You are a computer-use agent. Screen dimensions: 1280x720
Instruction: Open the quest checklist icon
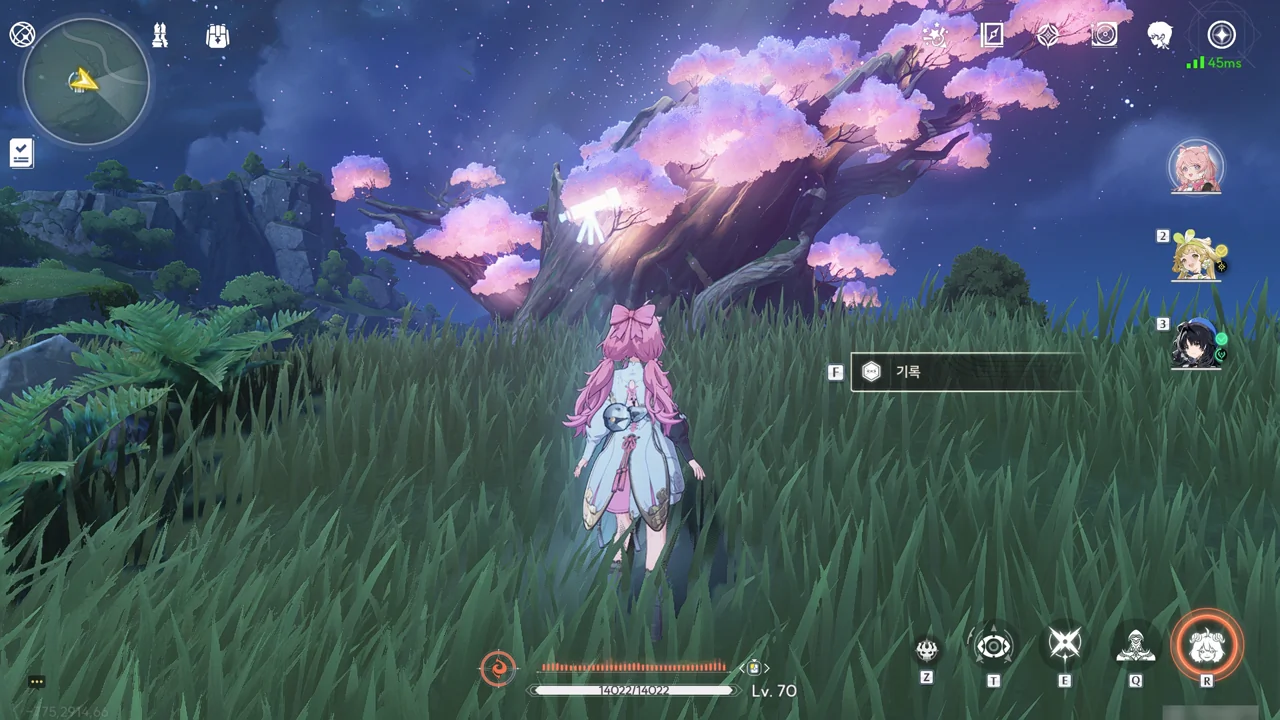21,153
